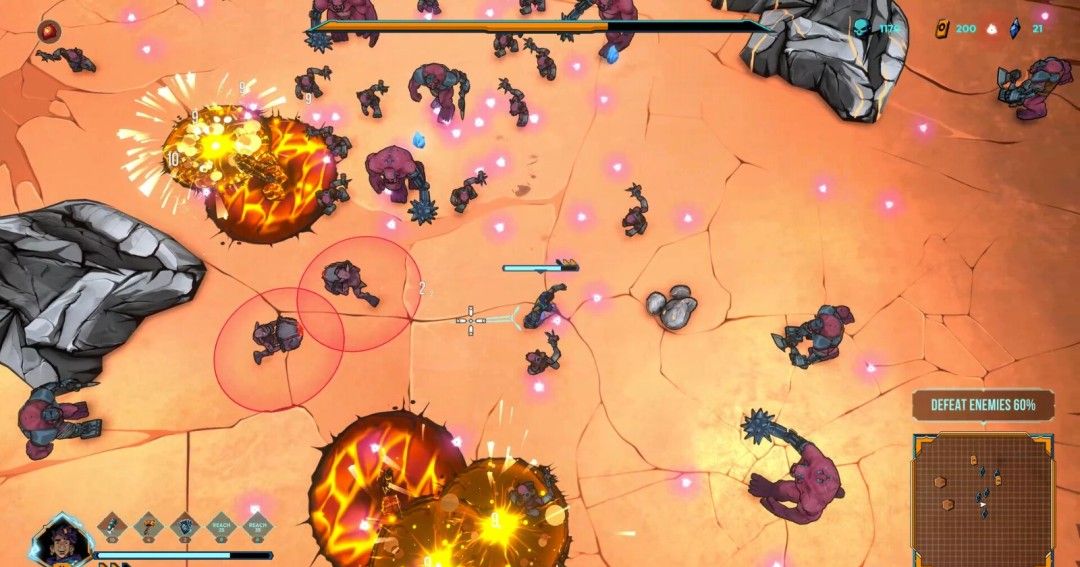Select the blue blaster weapon slot

click(x=111, y=525)
